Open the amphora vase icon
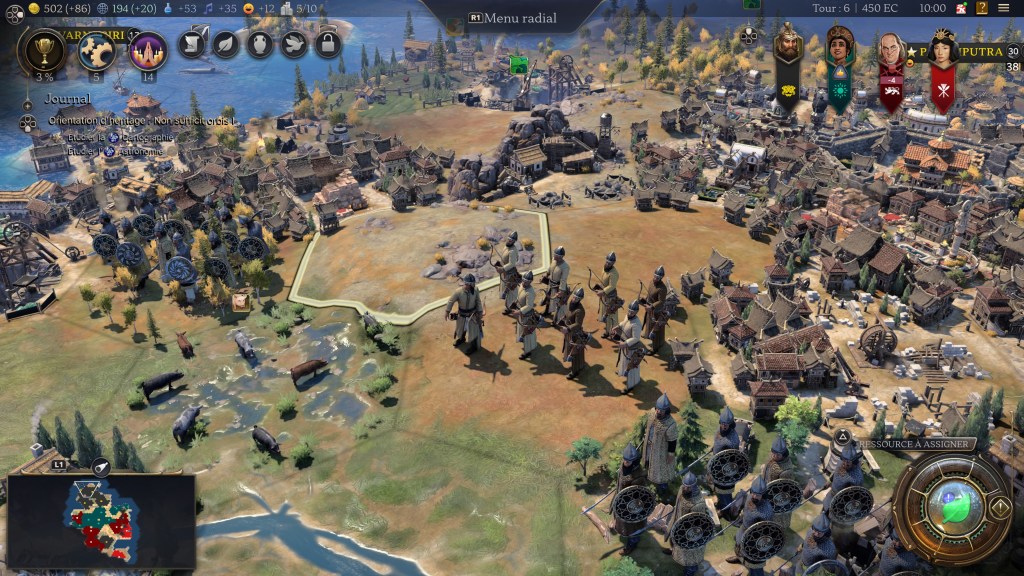 [260, 44]
